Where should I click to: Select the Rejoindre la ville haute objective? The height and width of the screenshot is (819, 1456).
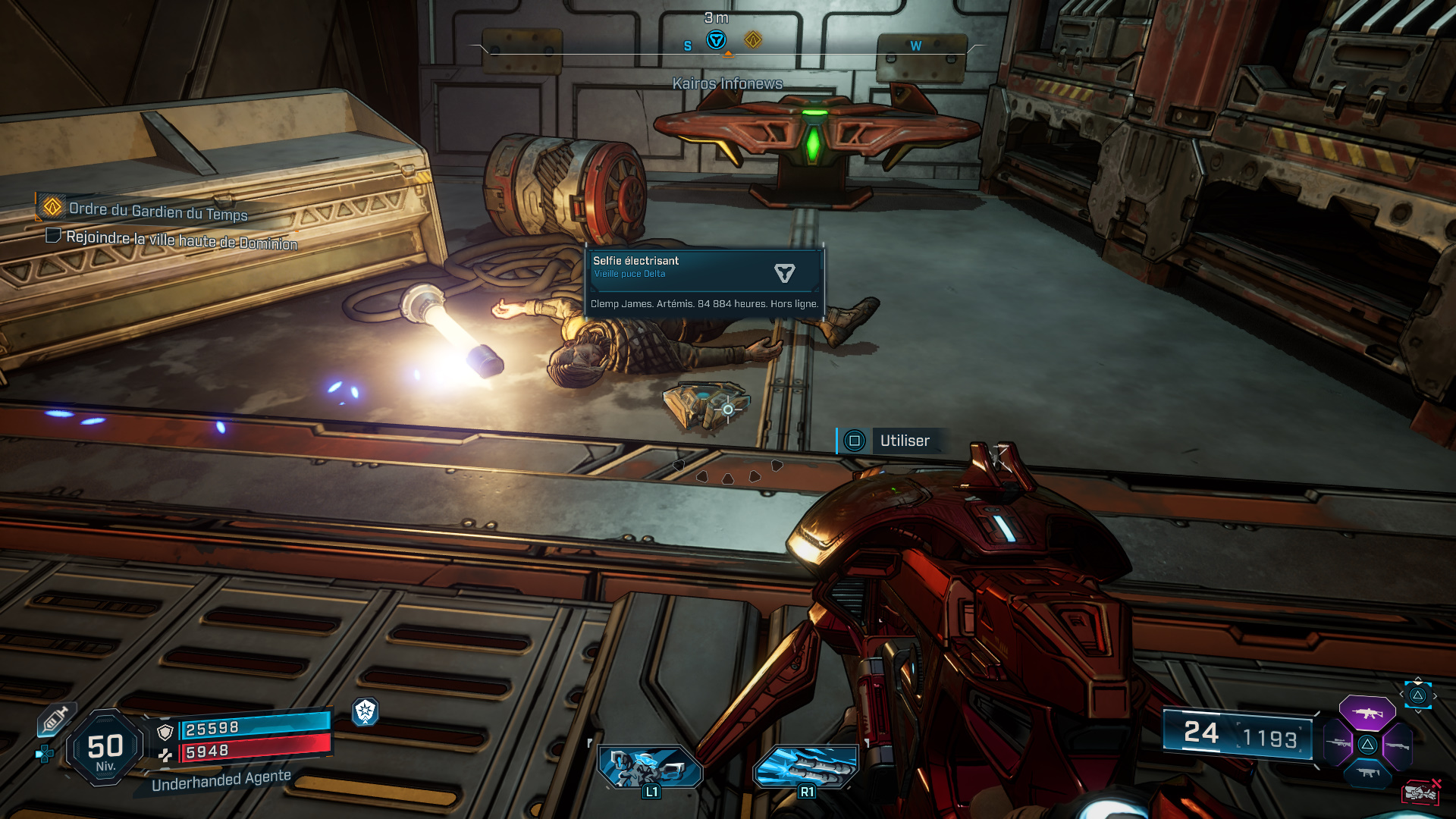point(181,240)
